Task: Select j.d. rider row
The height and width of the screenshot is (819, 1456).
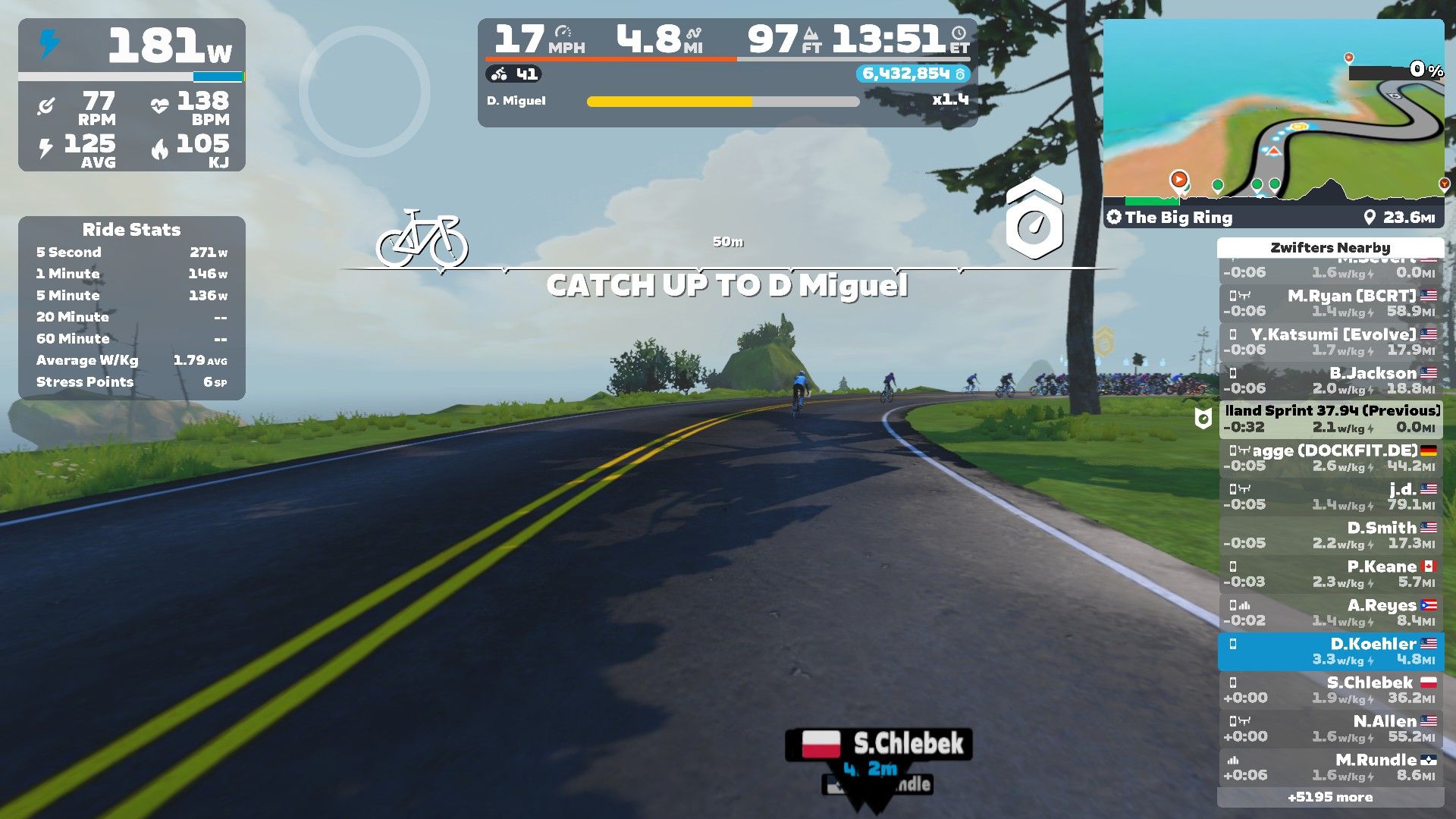Action: (1331, 497)
